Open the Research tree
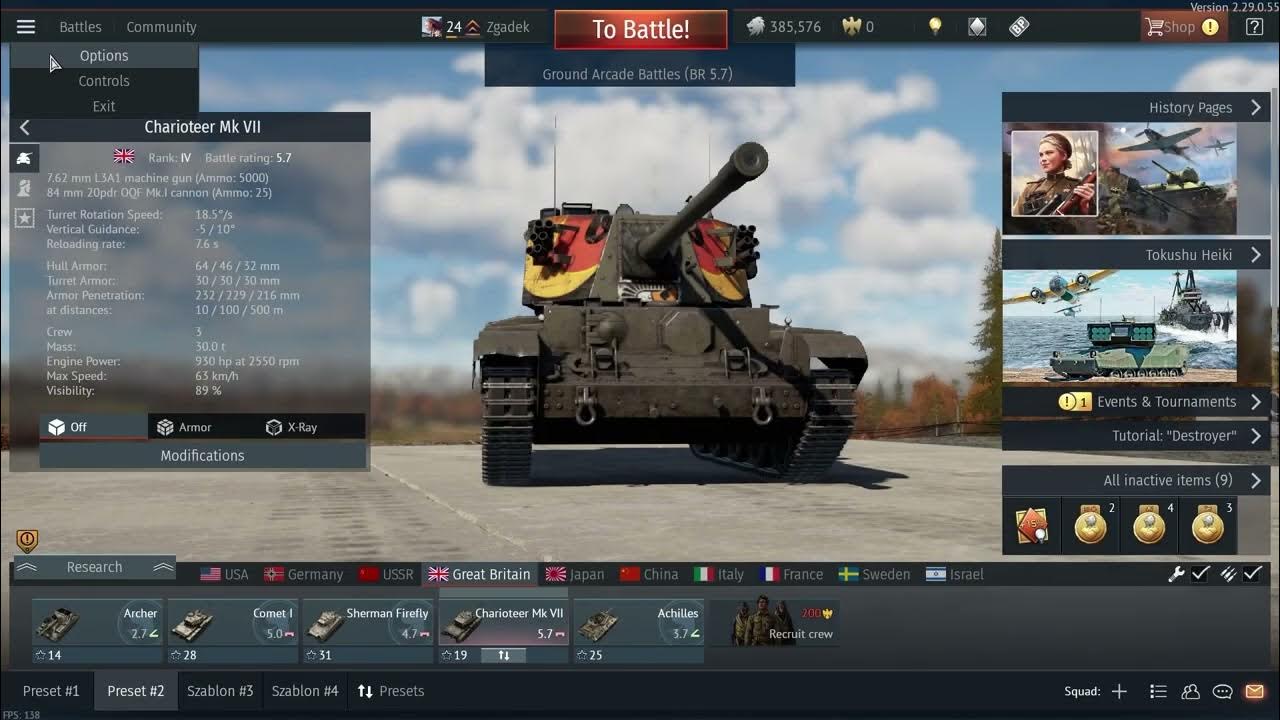 coord(94,567)
